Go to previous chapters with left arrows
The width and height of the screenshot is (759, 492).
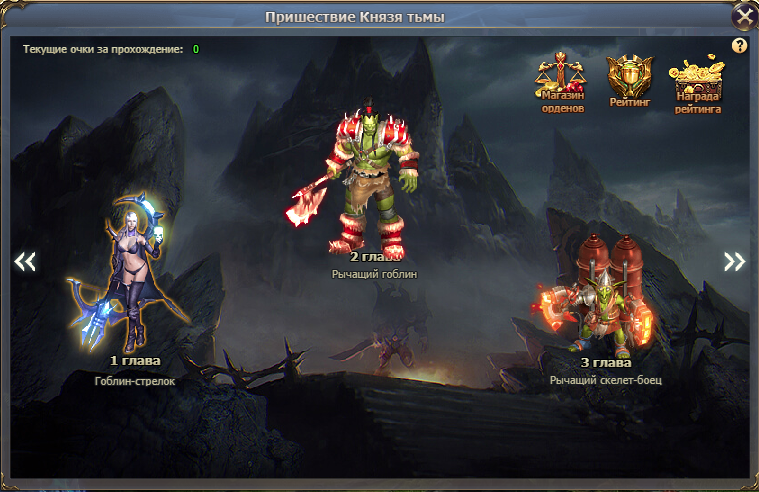pyautogui.click(x=25, y=261)
